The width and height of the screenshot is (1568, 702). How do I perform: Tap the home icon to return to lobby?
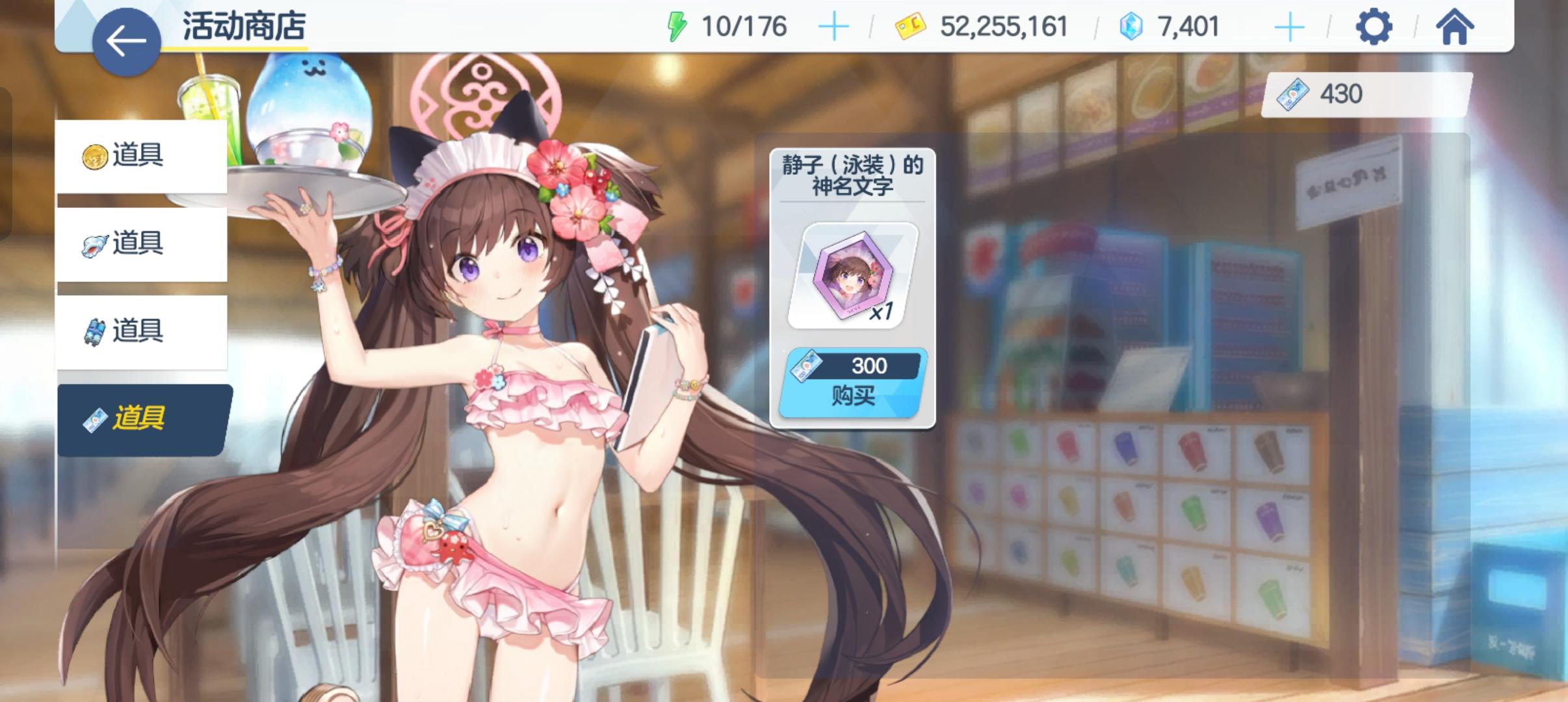1456,27
